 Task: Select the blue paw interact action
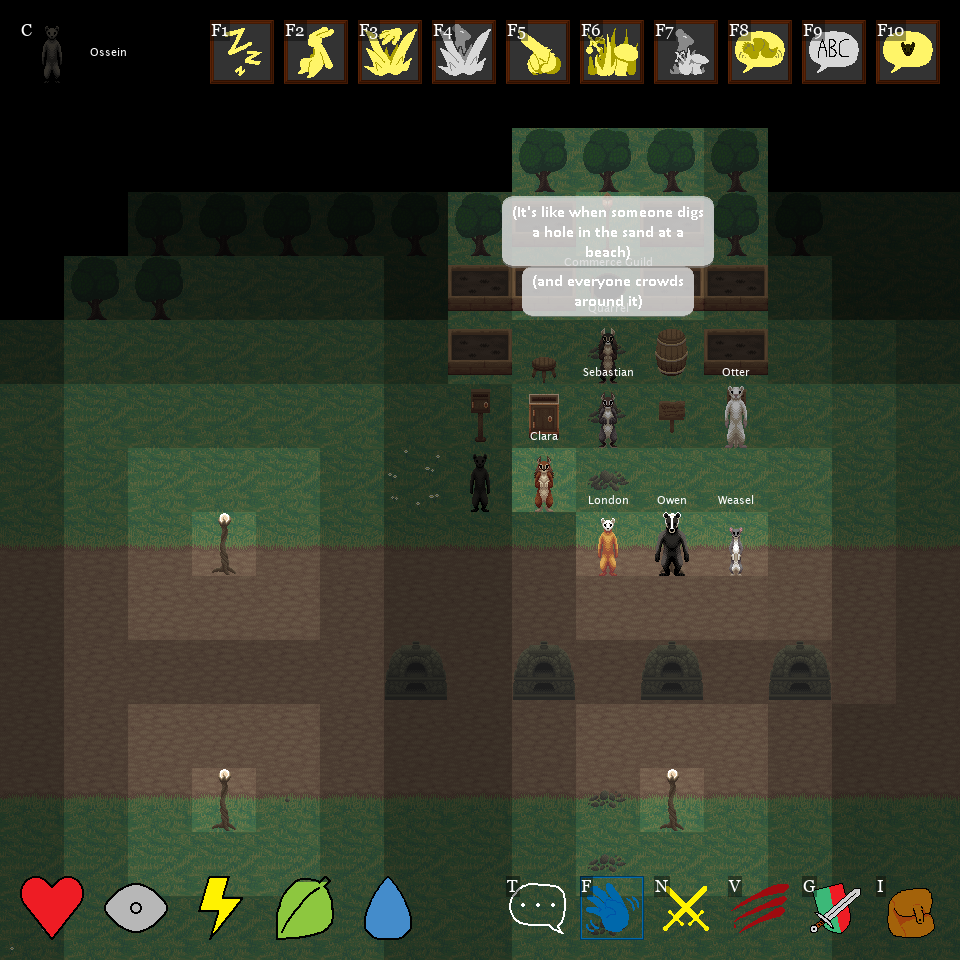pos(612,908)
